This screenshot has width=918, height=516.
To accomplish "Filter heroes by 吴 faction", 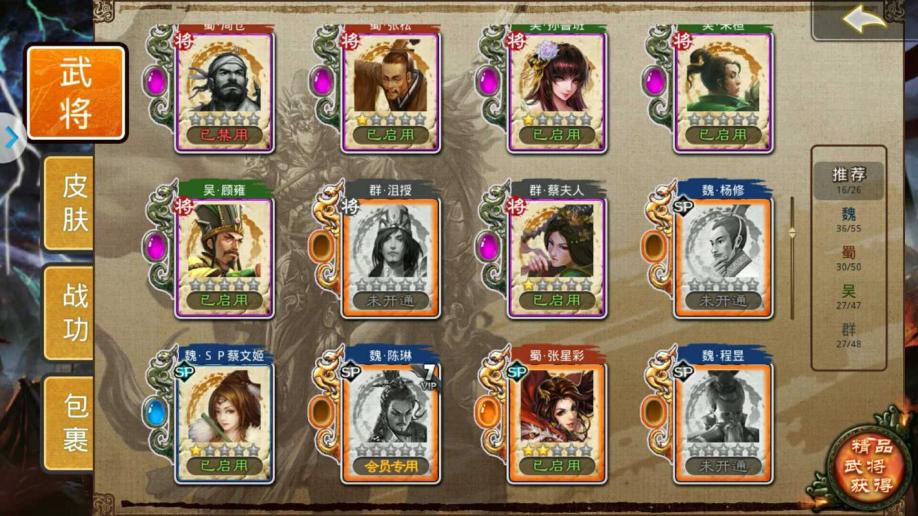I will point(848,297).
